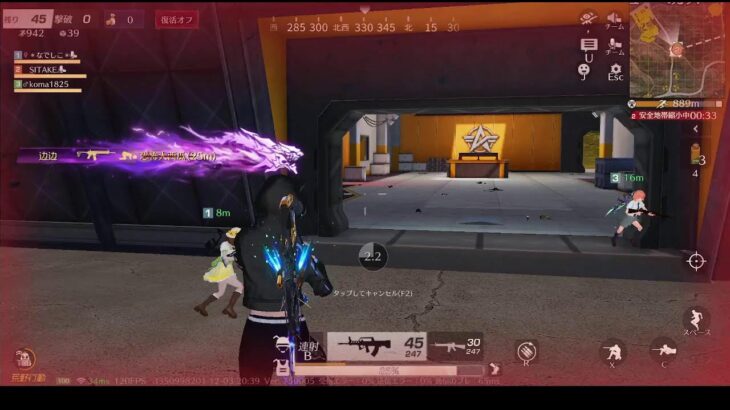Tap the jump スペース button
This screenshot has width=730, height=410.
pyautogui.click(x=696, y=319)
